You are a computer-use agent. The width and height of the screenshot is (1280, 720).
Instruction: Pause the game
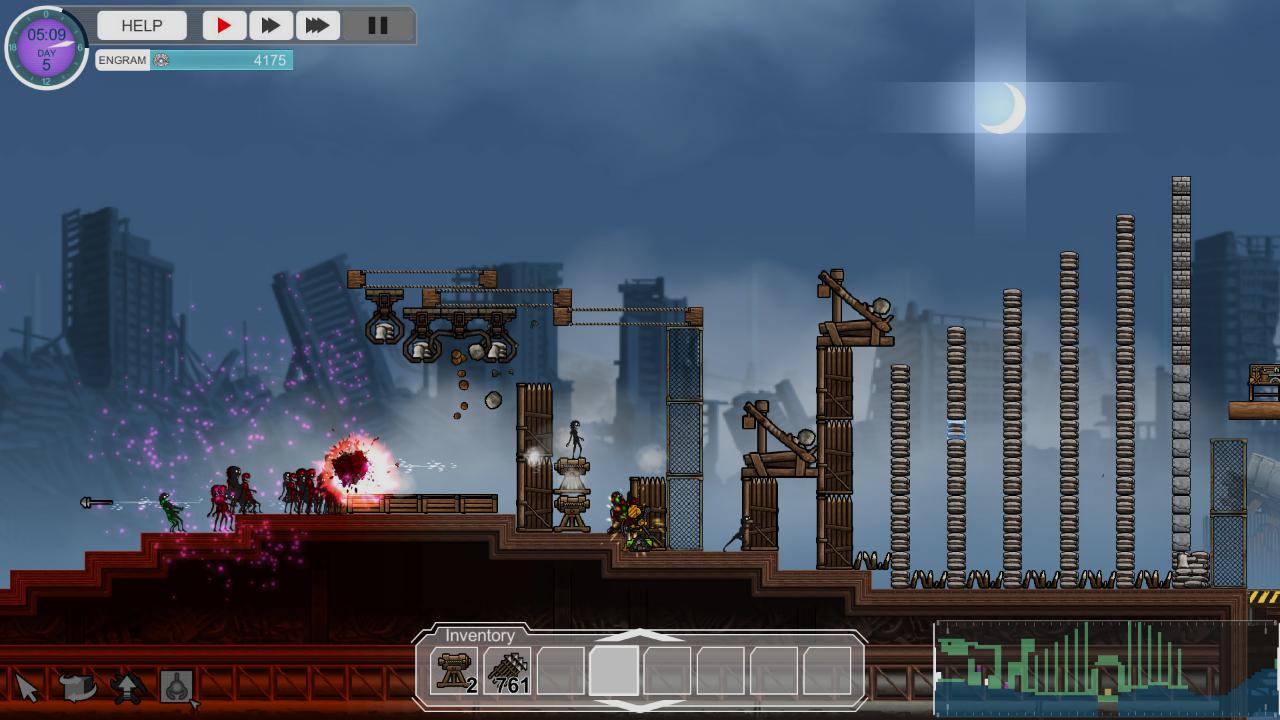click(x=377, y=26)
